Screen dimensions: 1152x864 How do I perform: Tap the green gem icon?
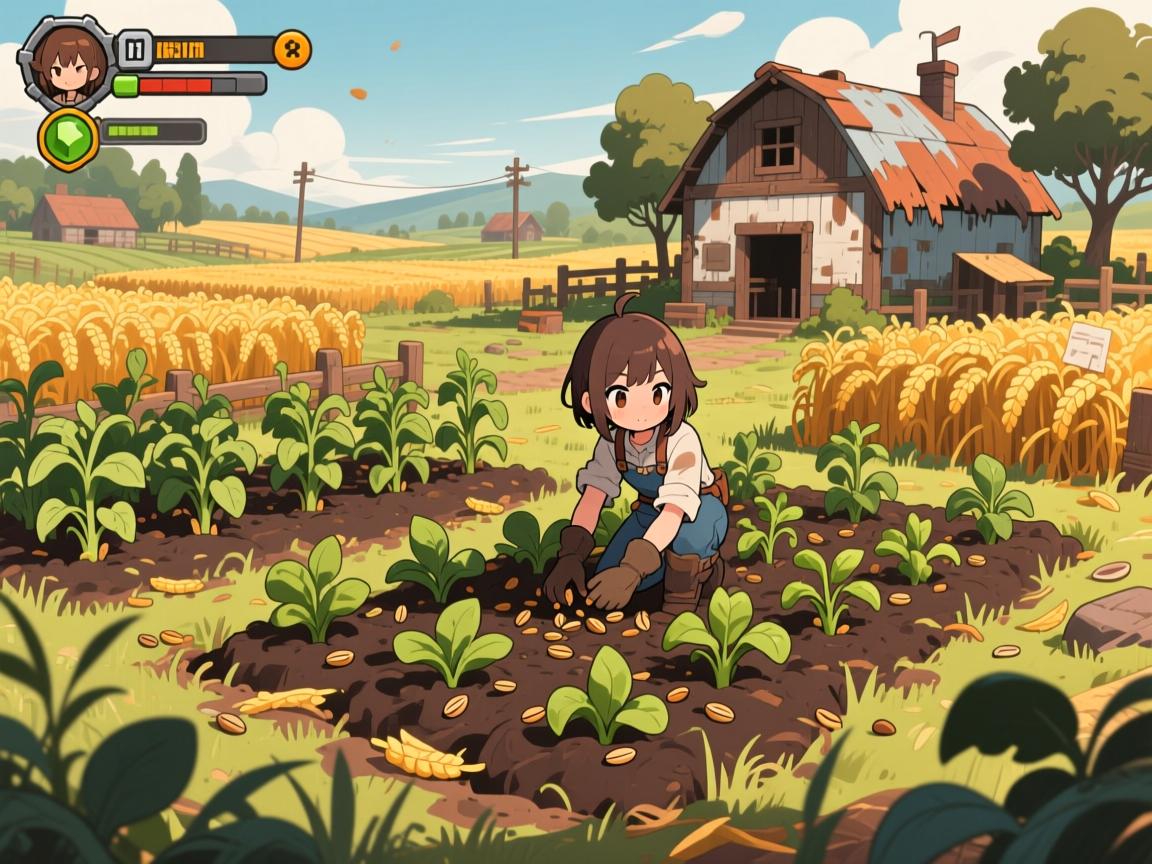tap(69, 136)
